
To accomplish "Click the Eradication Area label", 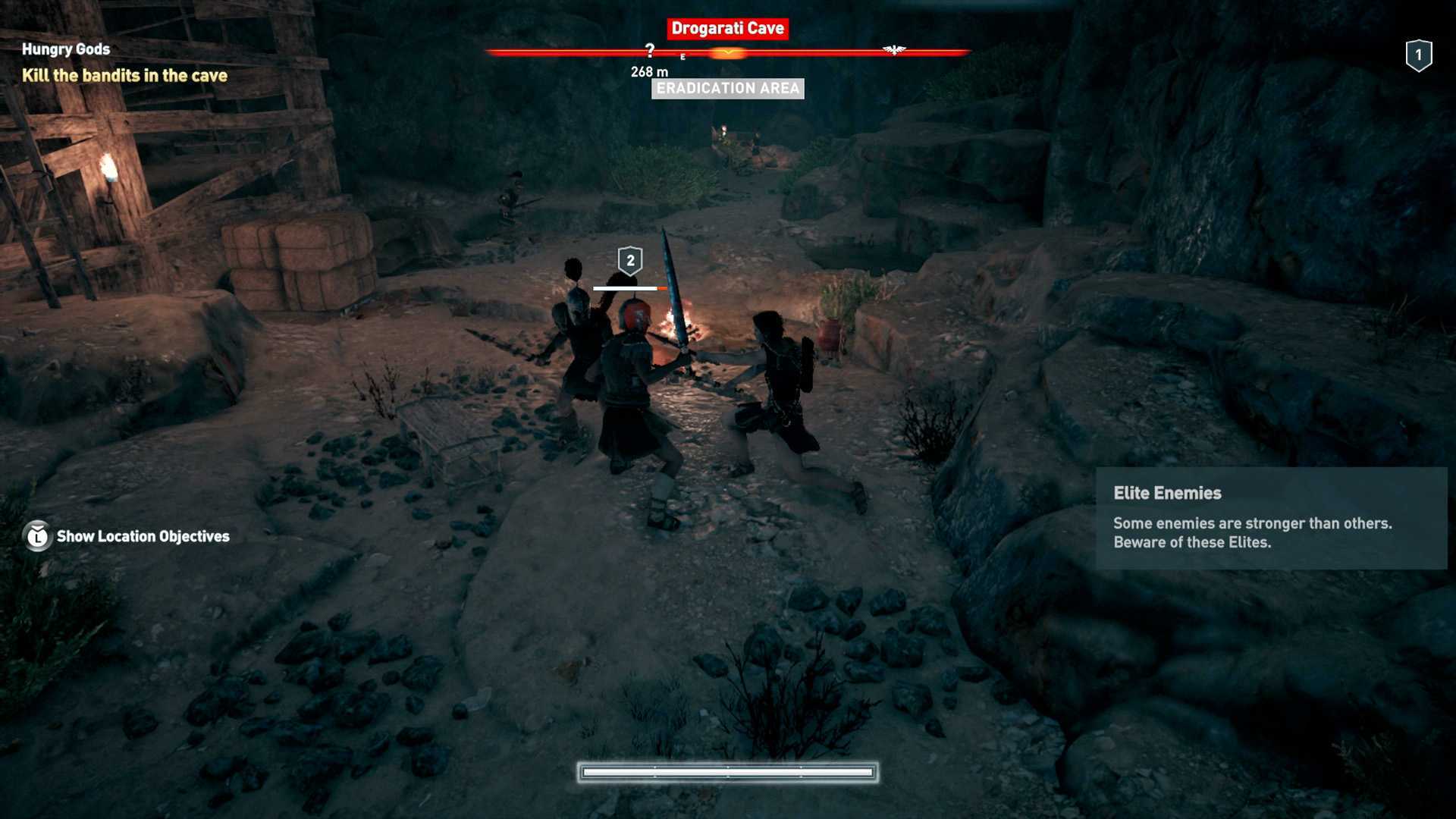I will tap(727, 89).
